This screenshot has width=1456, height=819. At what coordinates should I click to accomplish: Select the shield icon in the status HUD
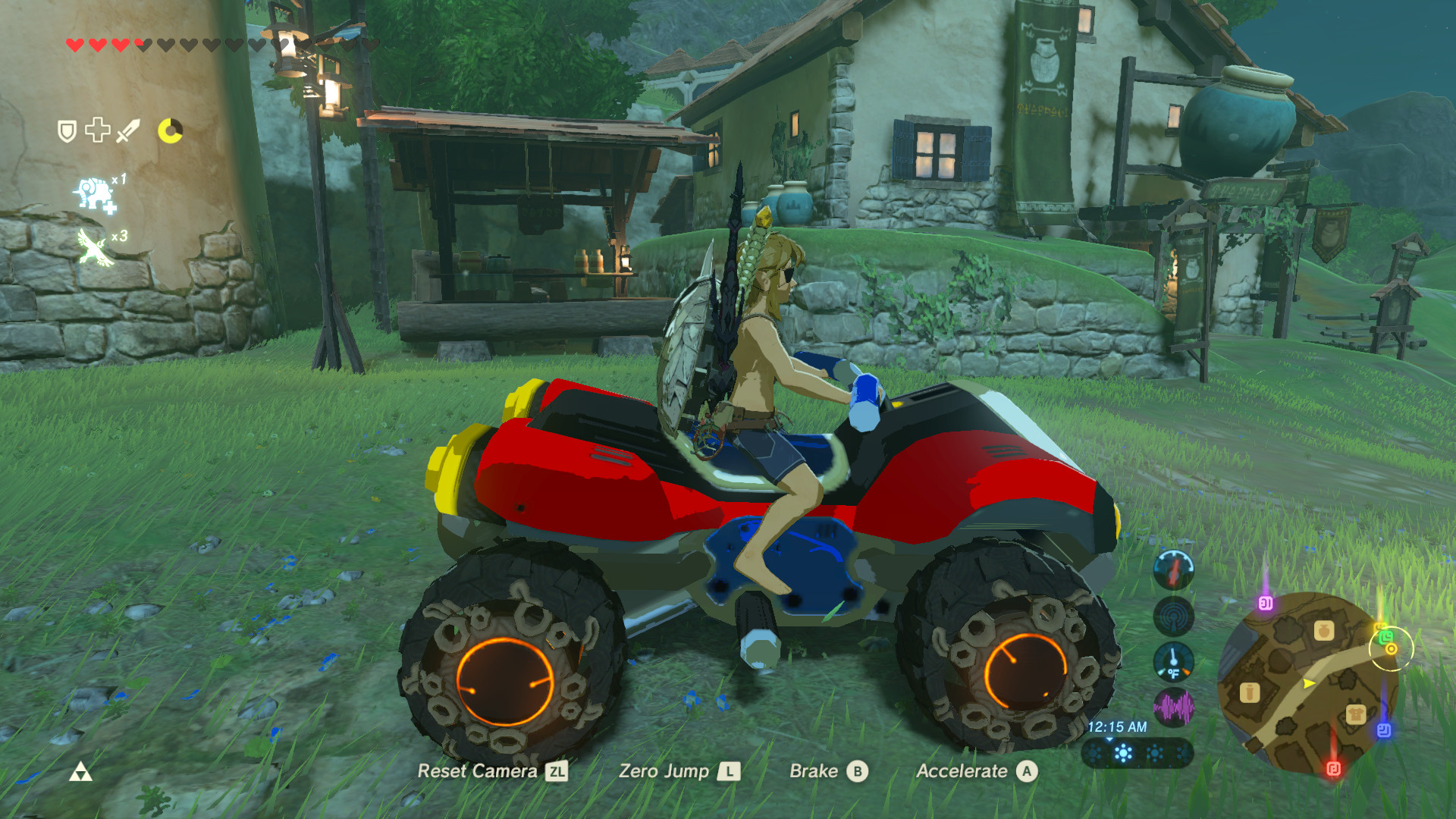(x=66, y=131)
